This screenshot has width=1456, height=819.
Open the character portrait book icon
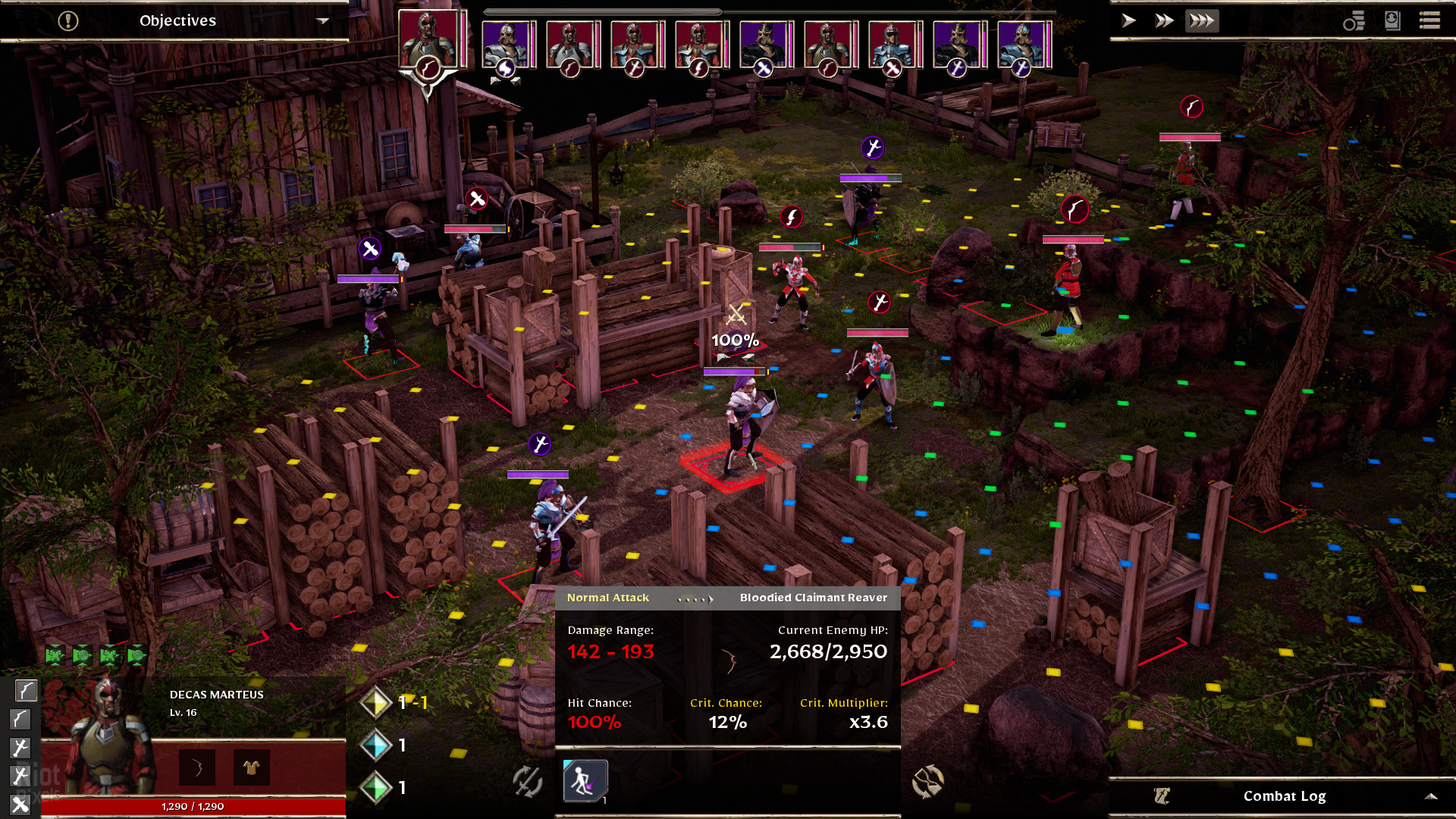tap(1392, 20)
